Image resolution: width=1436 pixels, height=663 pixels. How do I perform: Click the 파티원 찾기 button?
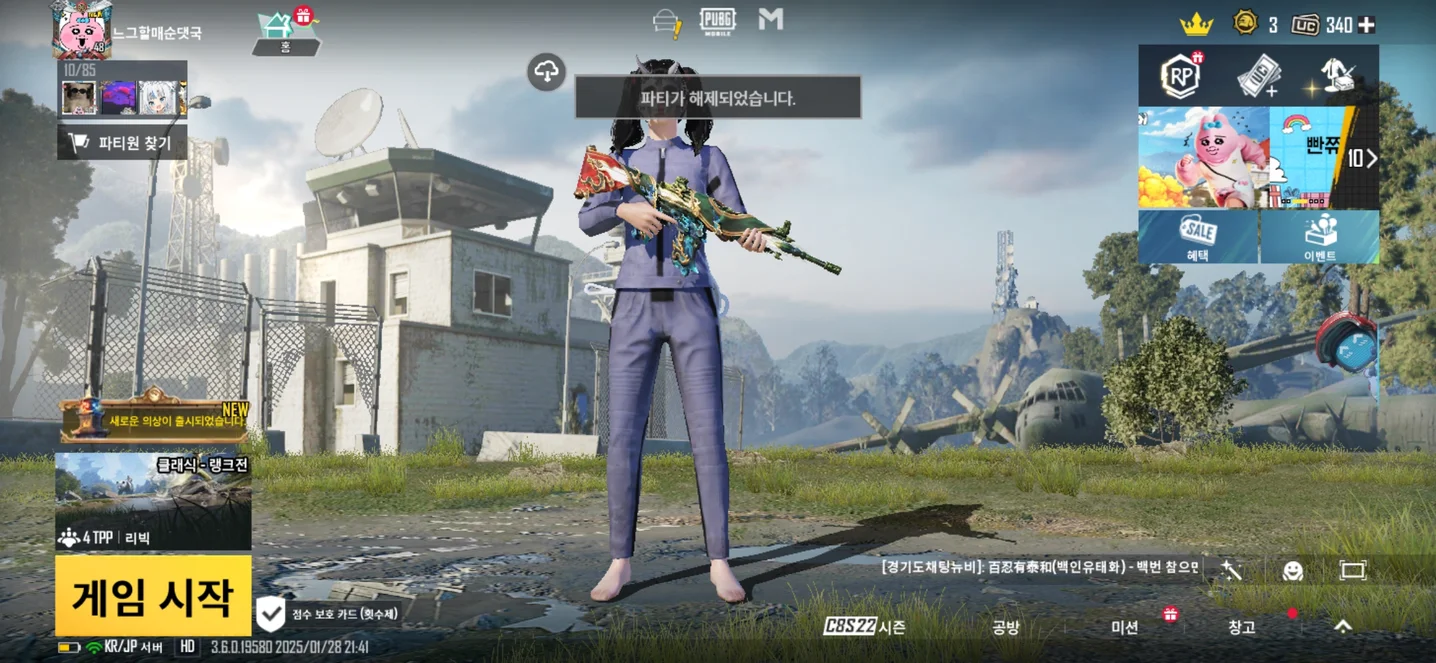[122, 143]
